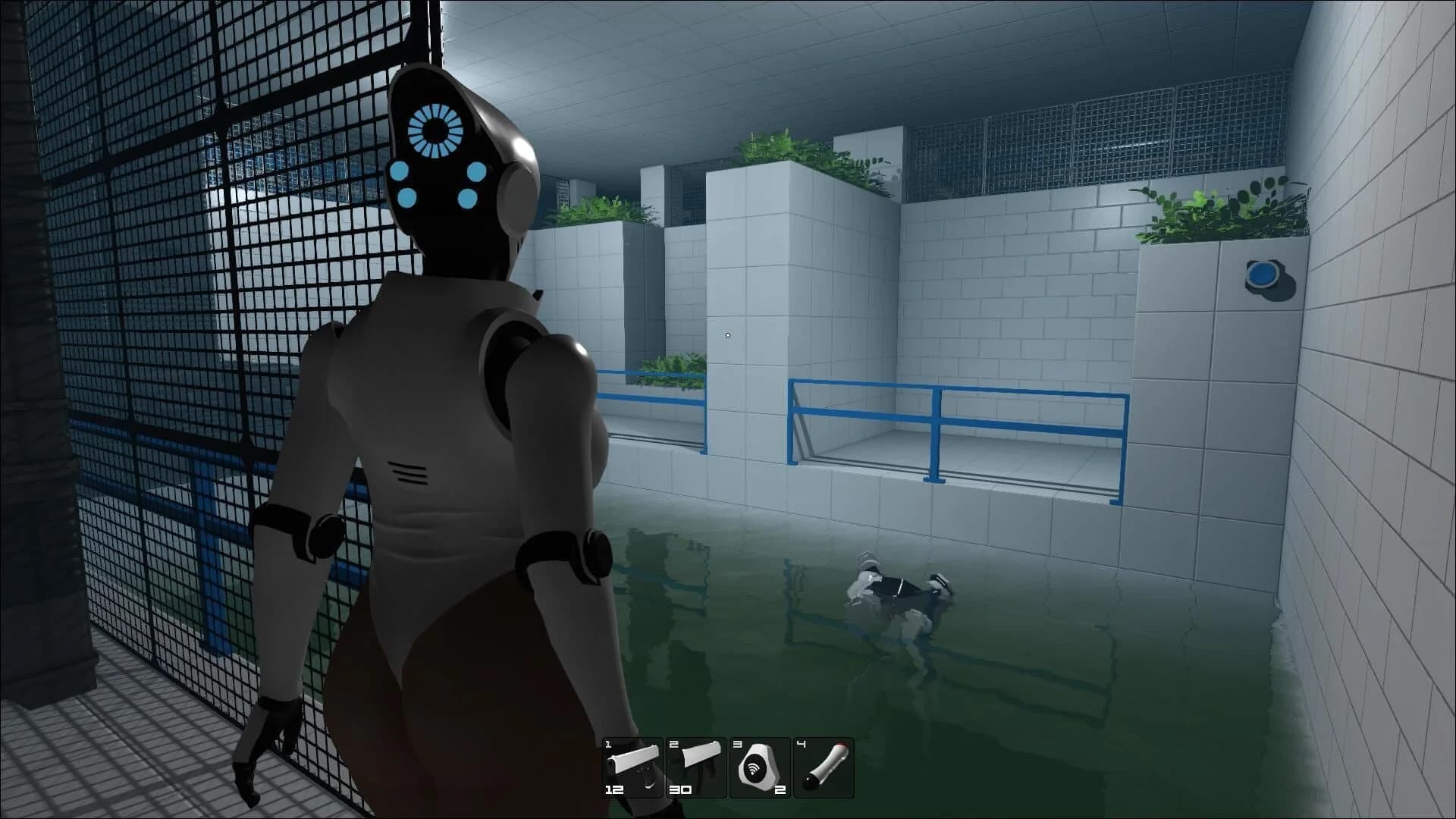
Task: Select the baton in hotbar slot 4
Action: [823, 766]
